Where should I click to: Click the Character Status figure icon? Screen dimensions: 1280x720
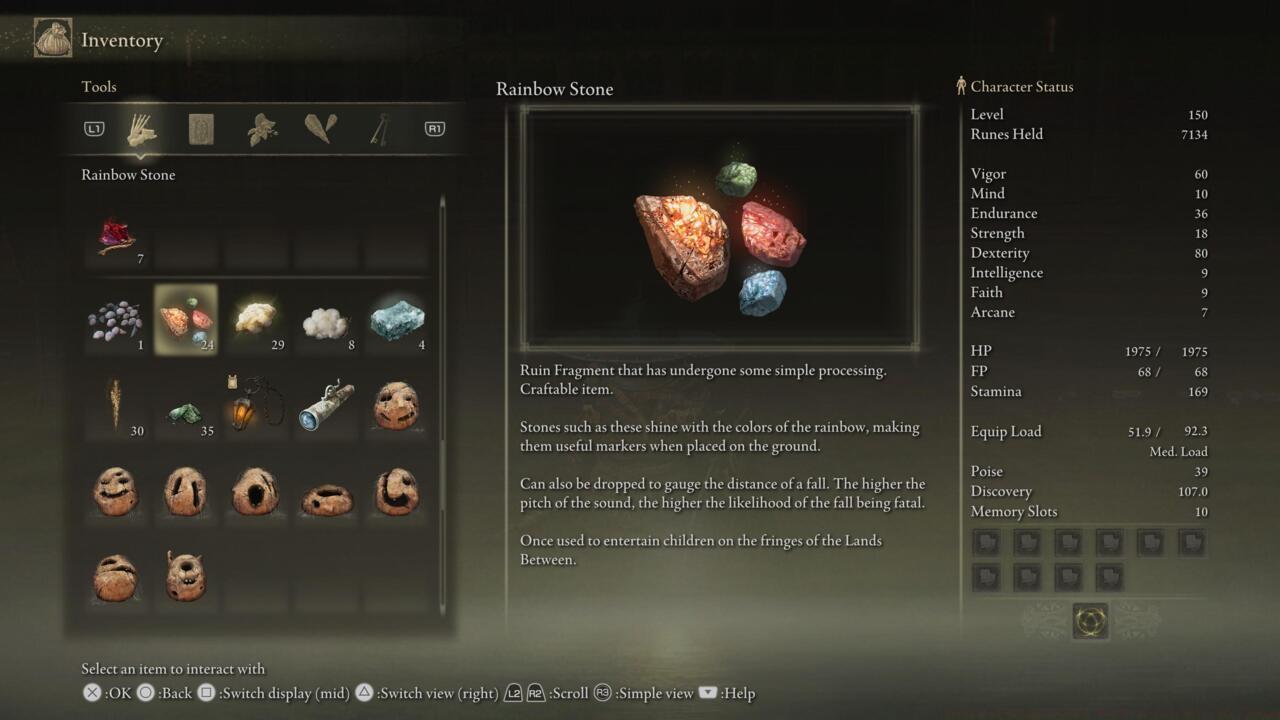(x=960, y=86)
